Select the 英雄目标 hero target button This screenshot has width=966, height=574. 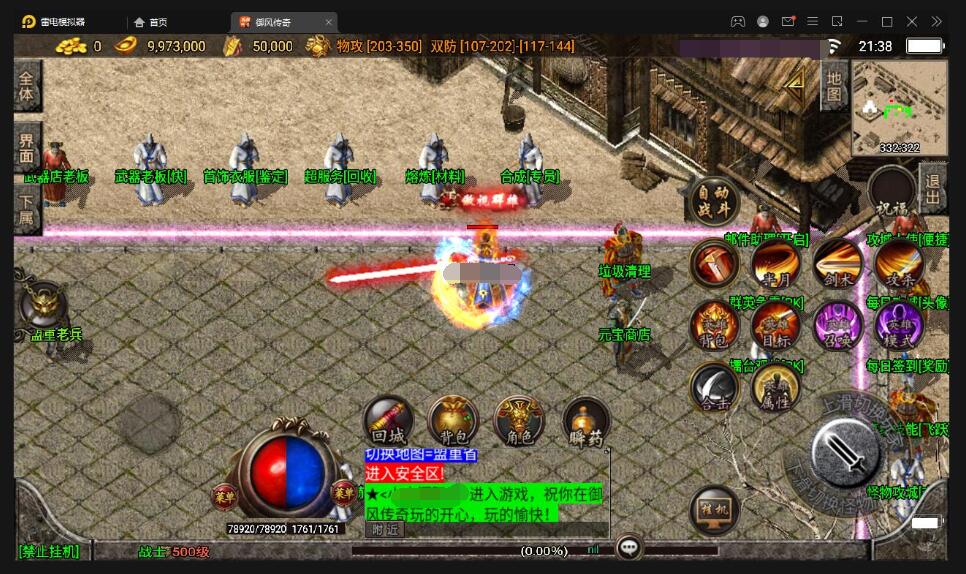pyautogui.click(x=775, y=324)
